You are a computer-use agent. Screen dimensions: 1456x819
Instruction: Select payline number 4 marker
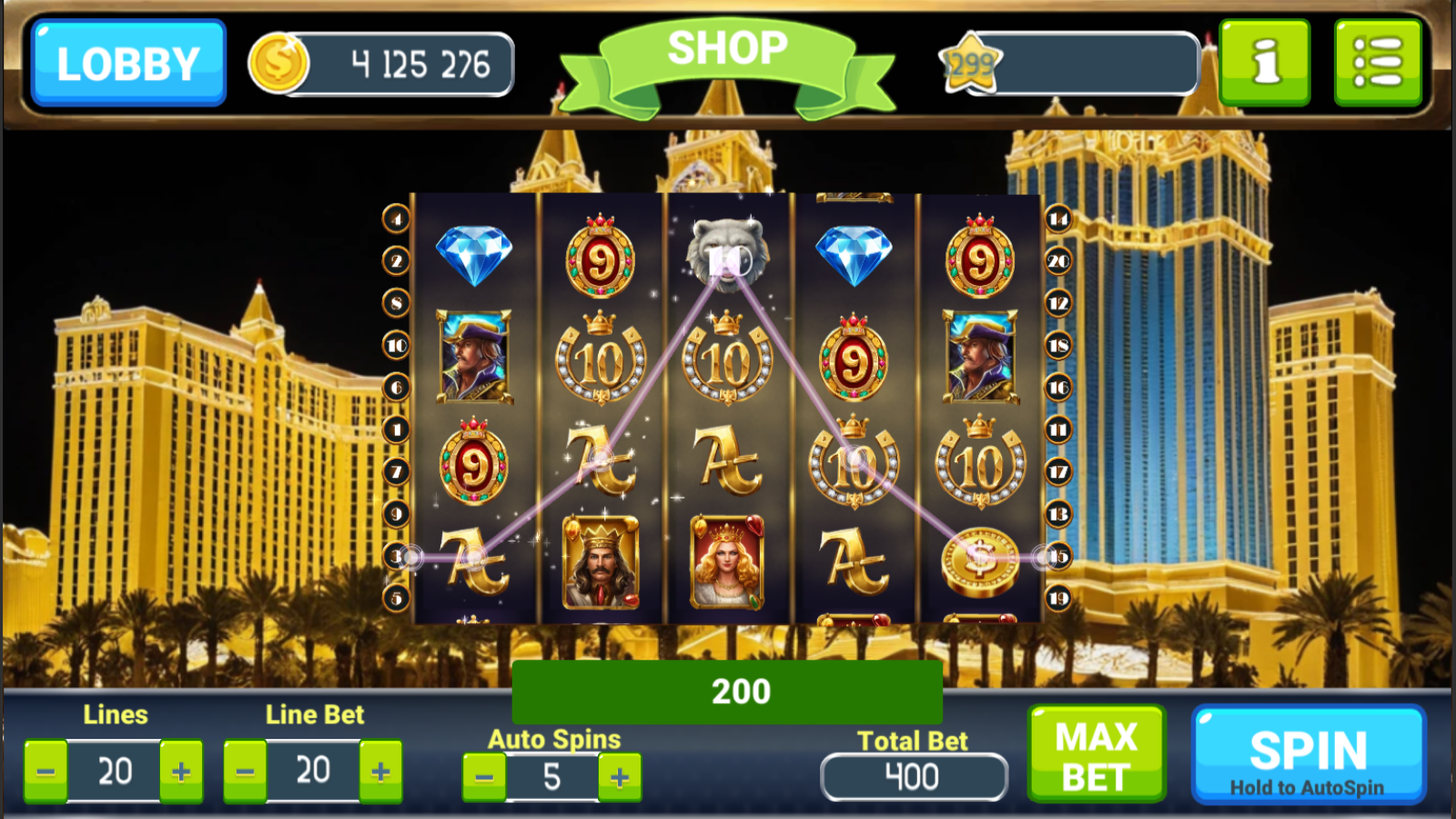click(394, 218)
